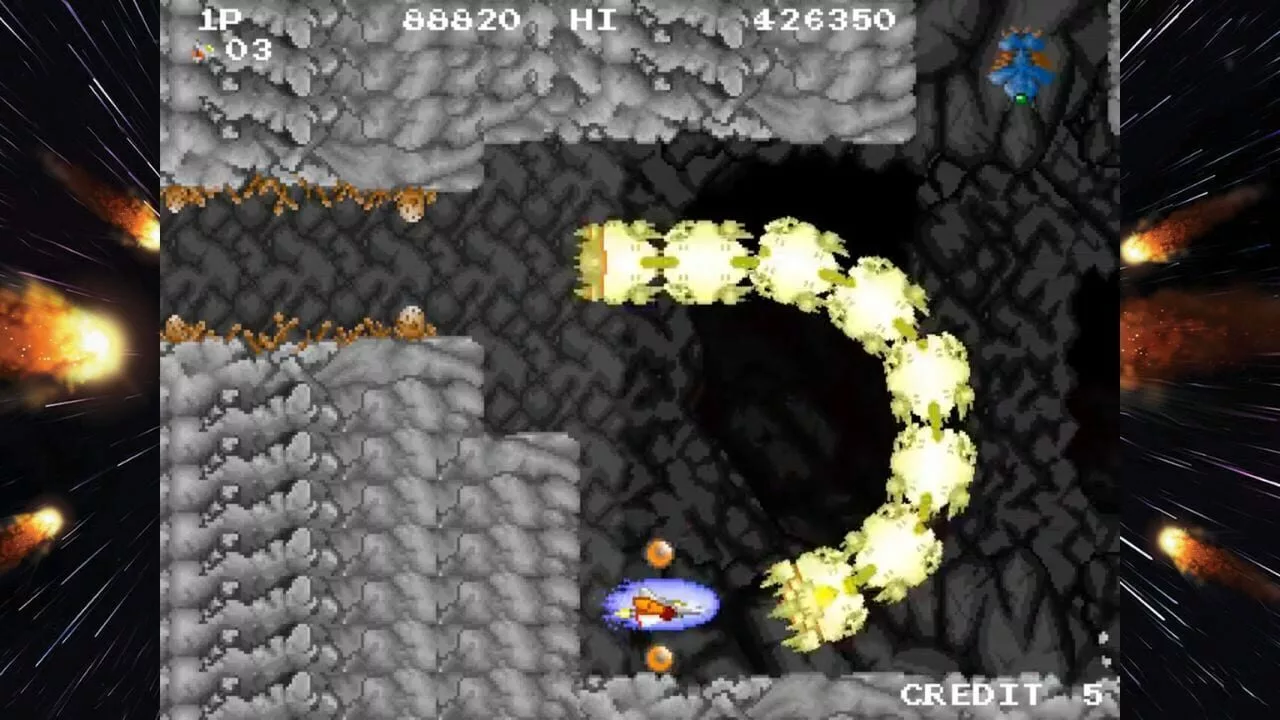Click the orange orb below the player ship
1280x720 pixels.
click(660, 660)
